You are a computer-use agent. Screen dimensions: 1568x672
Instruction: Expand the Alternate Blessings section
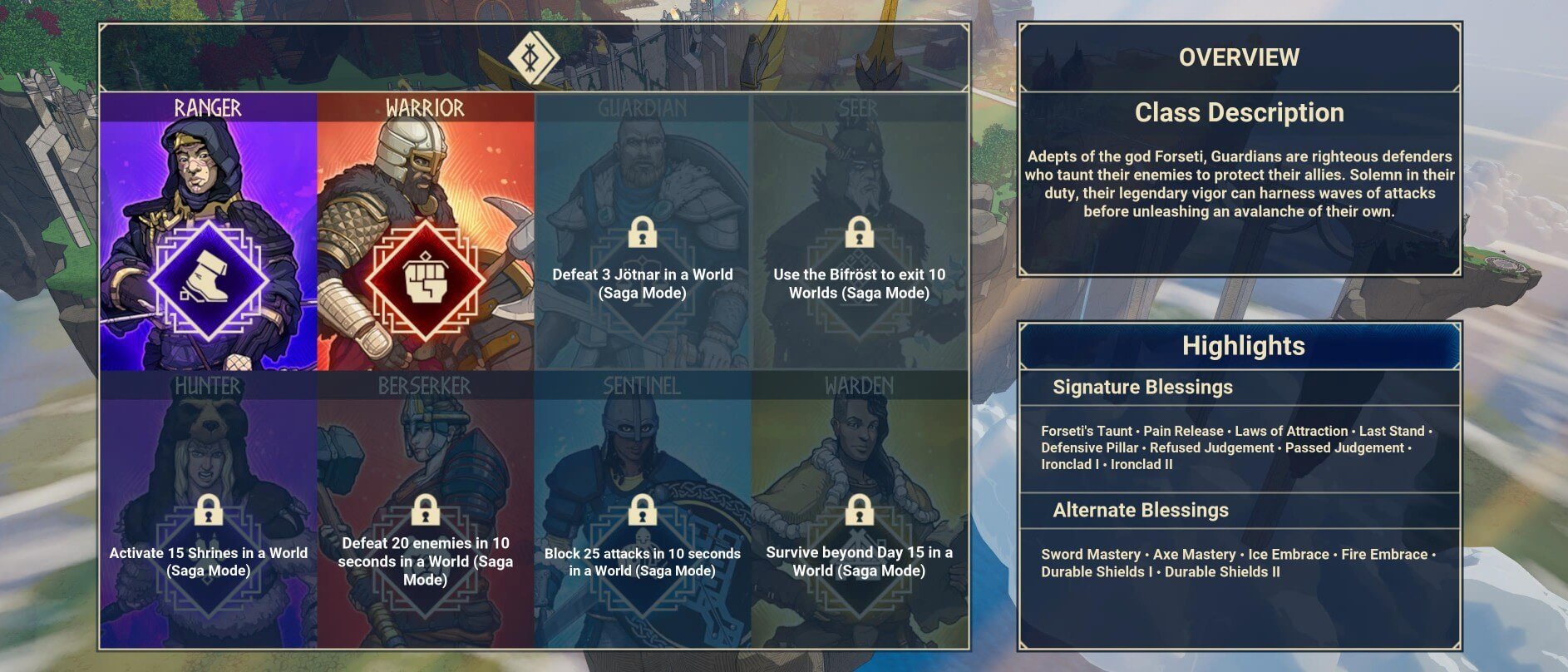(1140, 511)
